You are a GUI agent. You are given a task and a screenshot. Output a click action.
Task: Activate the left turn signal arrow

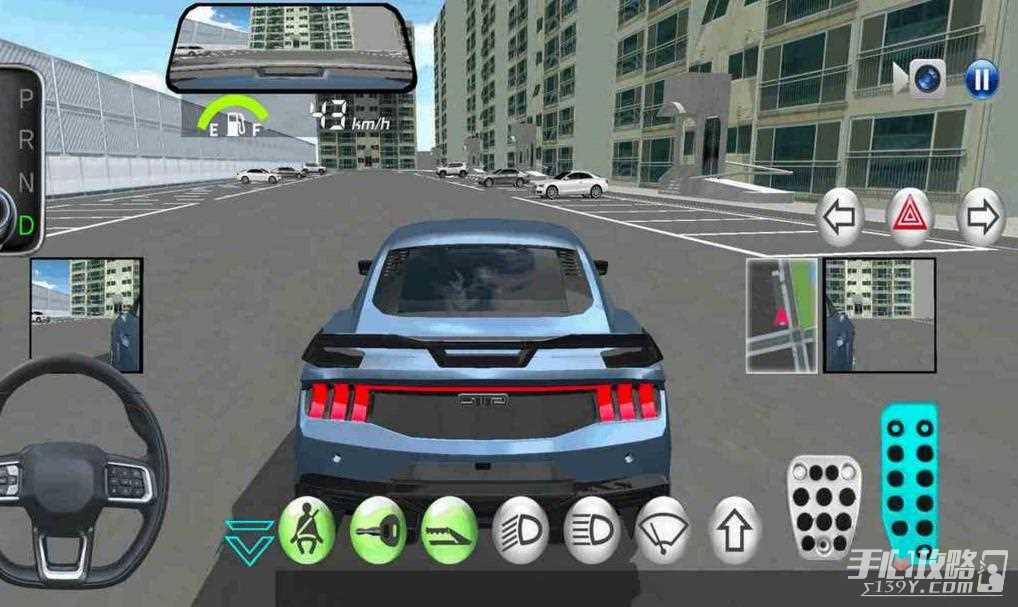[842, 215]
